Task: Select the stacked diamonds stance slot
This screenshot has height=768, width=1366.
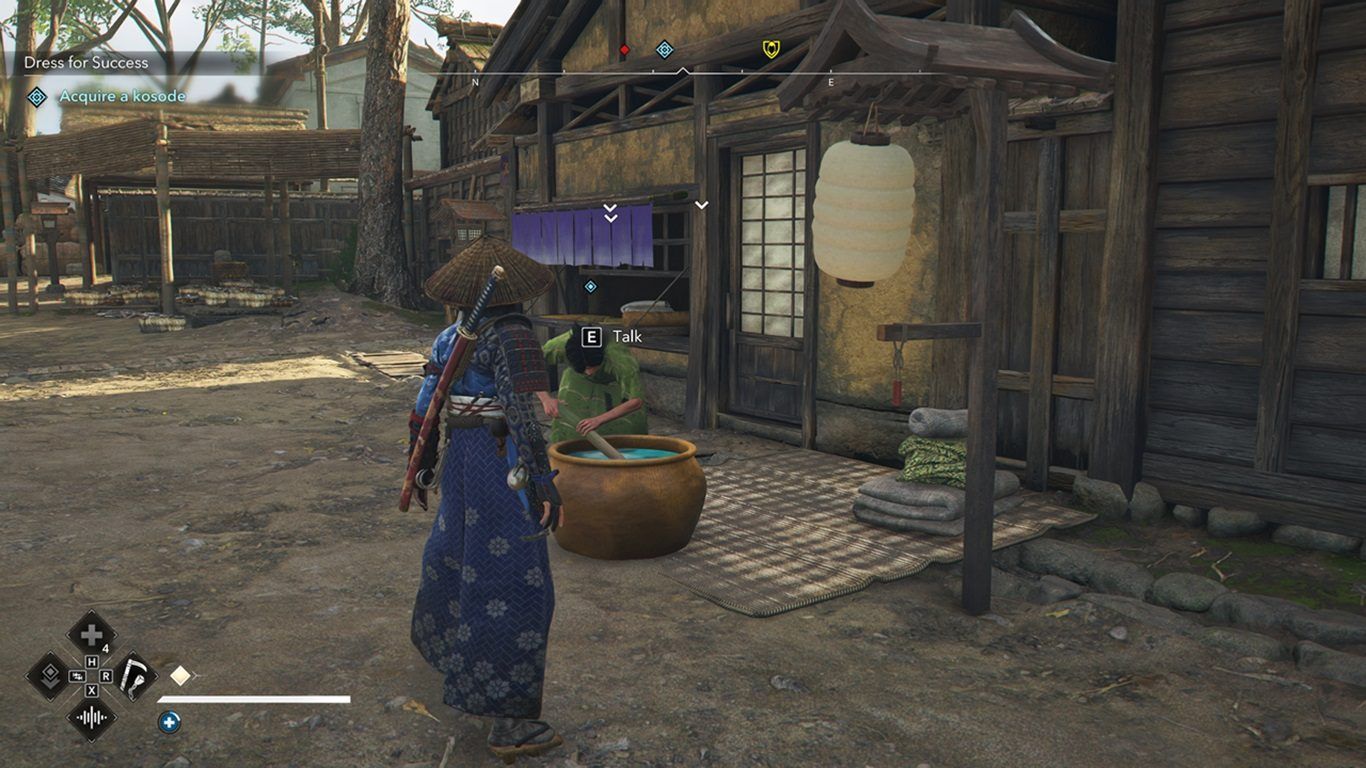Action: (48, 676)
